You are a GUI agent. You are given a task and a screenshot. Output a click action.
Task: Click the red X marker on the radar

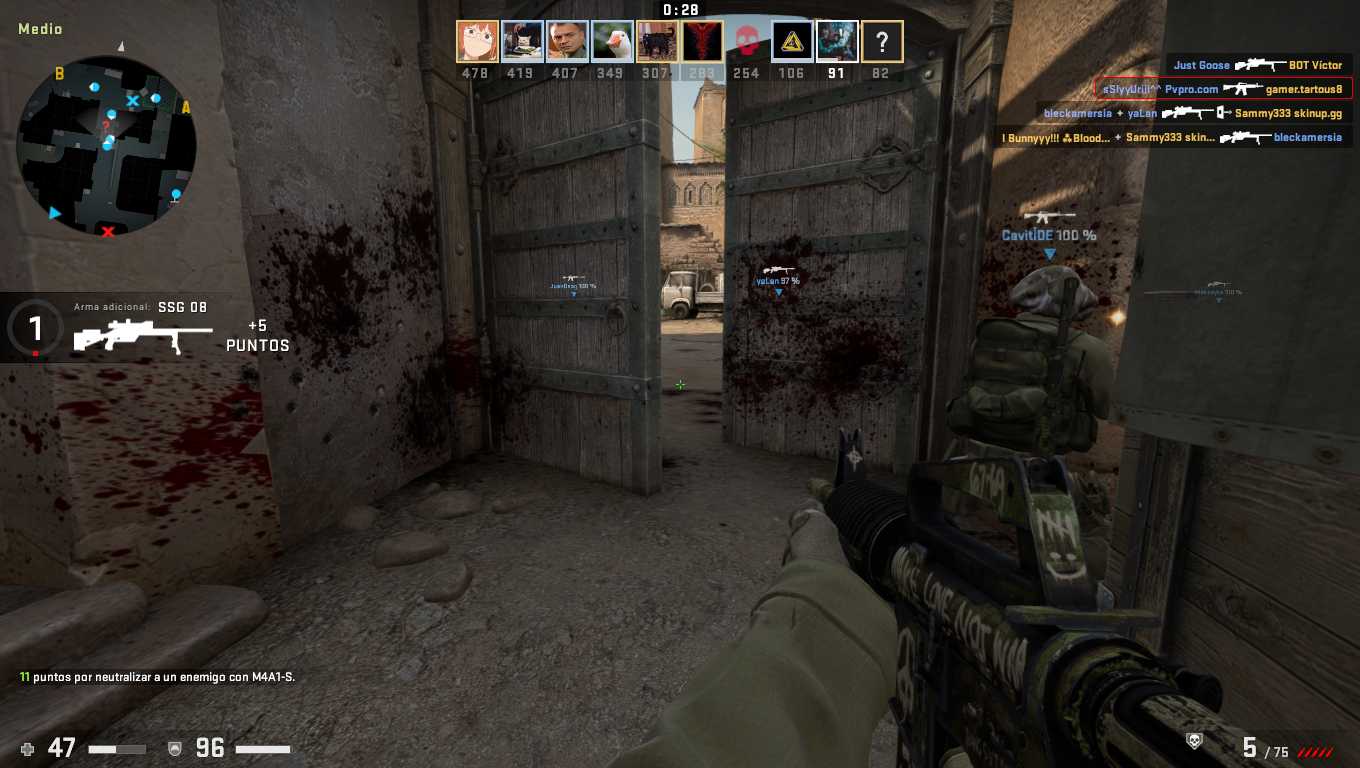tap(108, 232)
